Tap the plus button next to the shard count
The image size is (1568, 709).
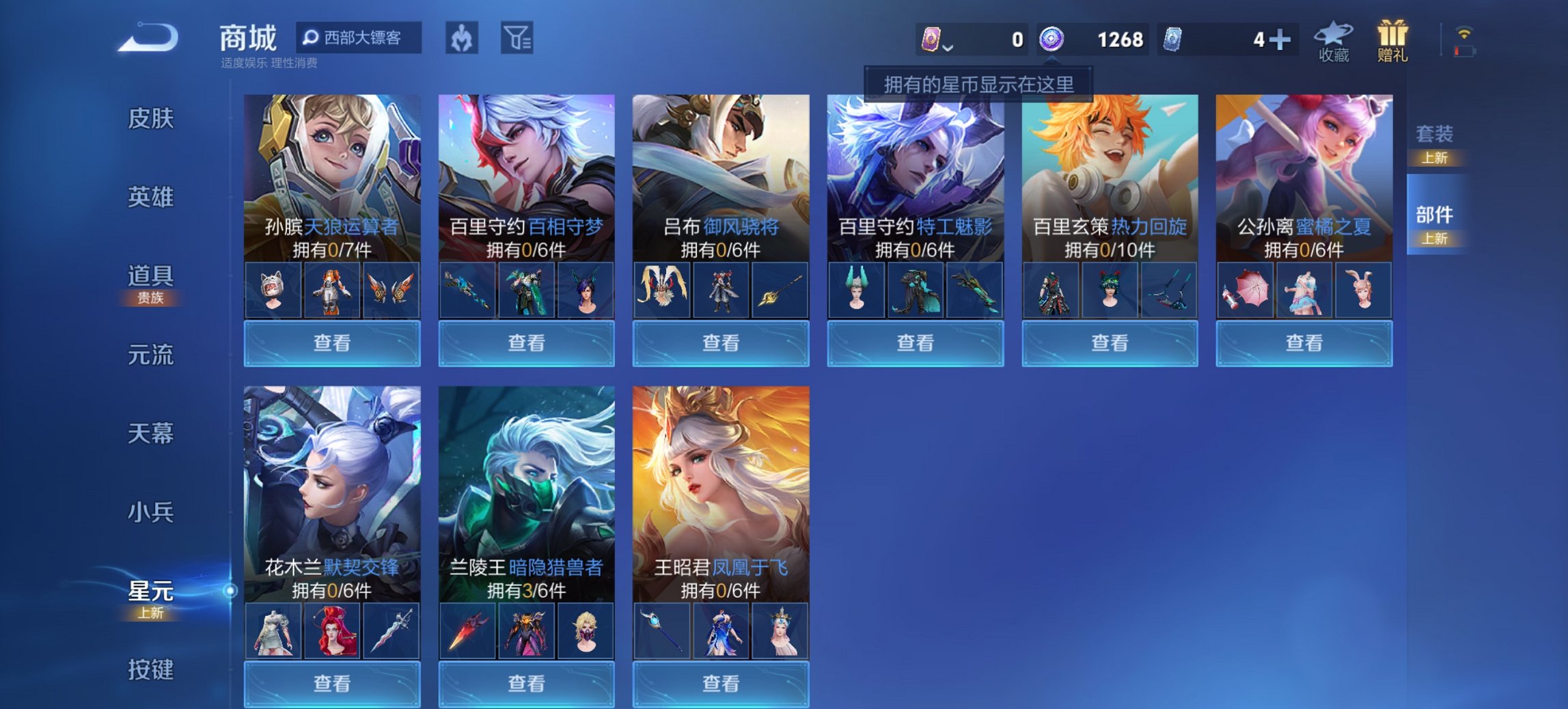click(x=1283, y=40)
